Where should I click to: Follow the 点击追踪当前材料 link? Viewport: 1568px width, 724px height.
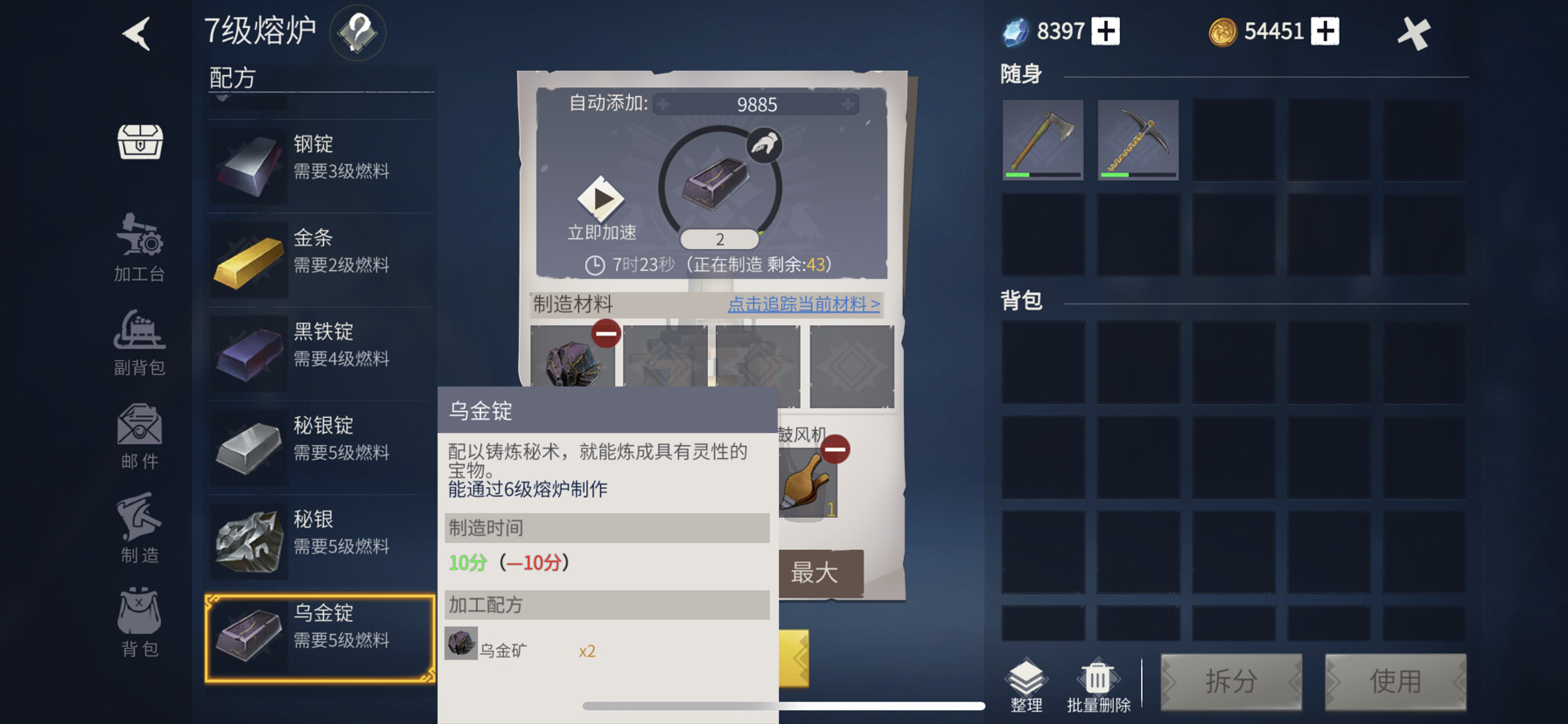pyautogui.click(x=803, y=304)
